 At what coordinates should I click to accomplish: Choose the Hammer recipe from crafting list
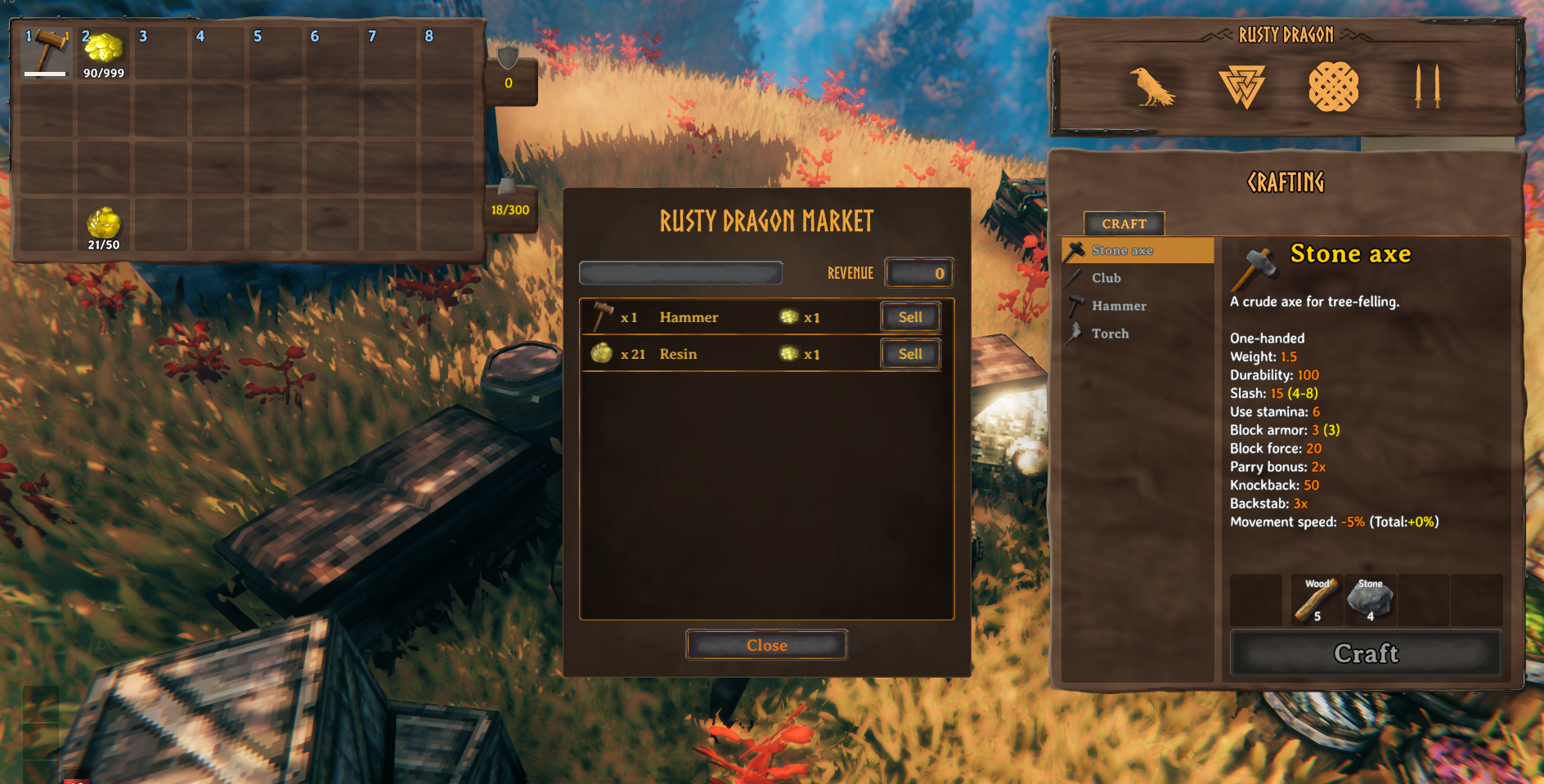(1118, 306)
